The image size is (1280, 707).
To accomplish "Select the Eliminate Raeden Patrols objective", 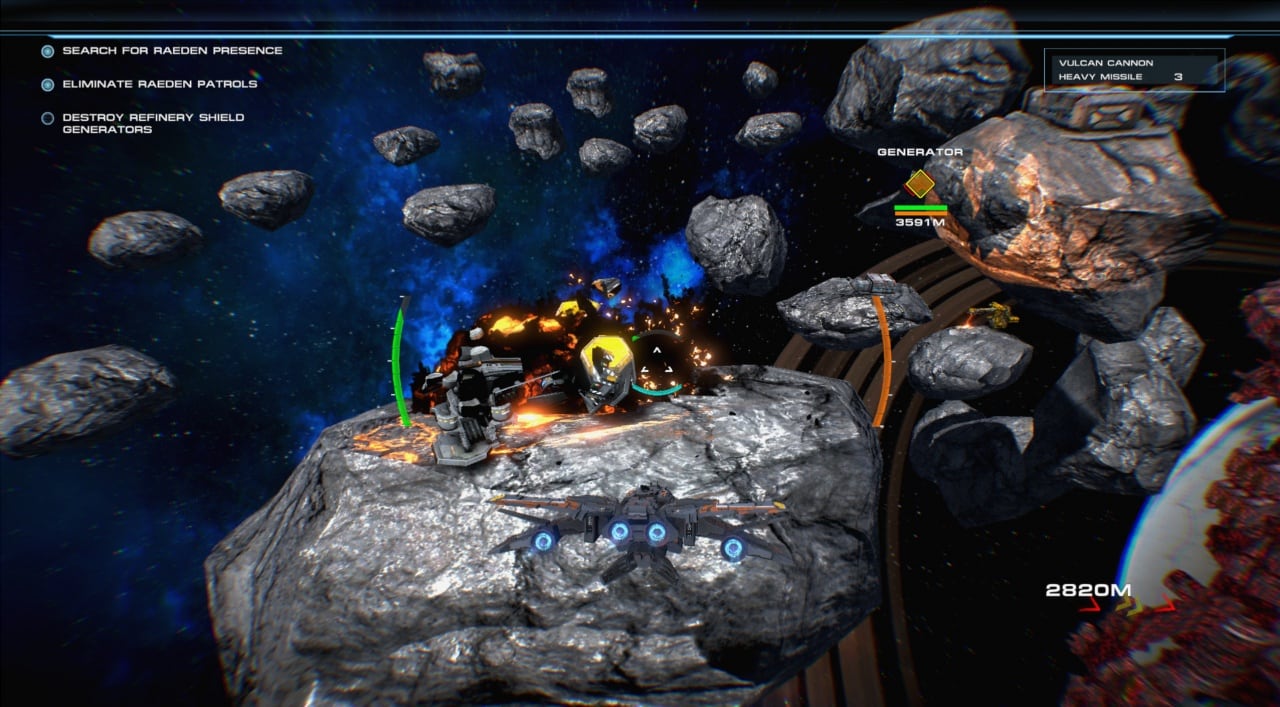I will pos(159,84).
